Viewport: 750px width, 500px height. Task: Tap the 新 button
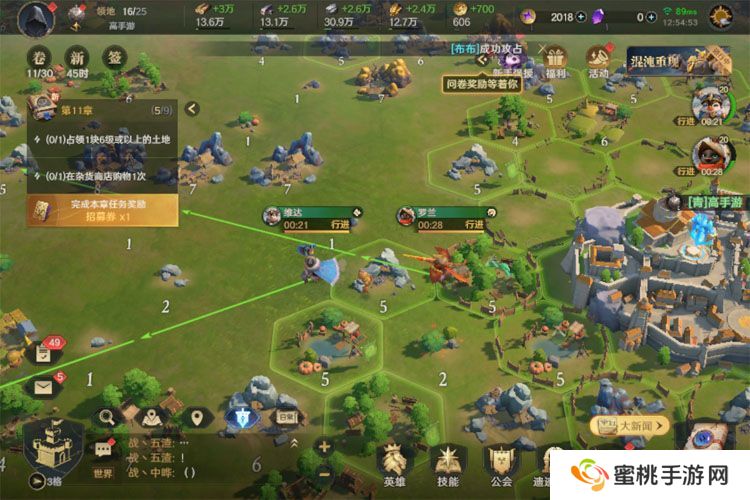click(x=73, y=57)
